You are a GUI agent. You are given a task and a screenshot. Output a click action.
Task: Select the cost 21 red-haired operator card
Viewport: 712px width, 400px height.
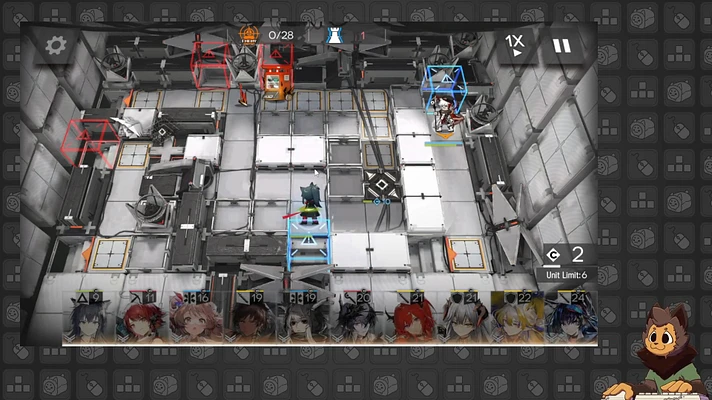[x=410, y=318]
